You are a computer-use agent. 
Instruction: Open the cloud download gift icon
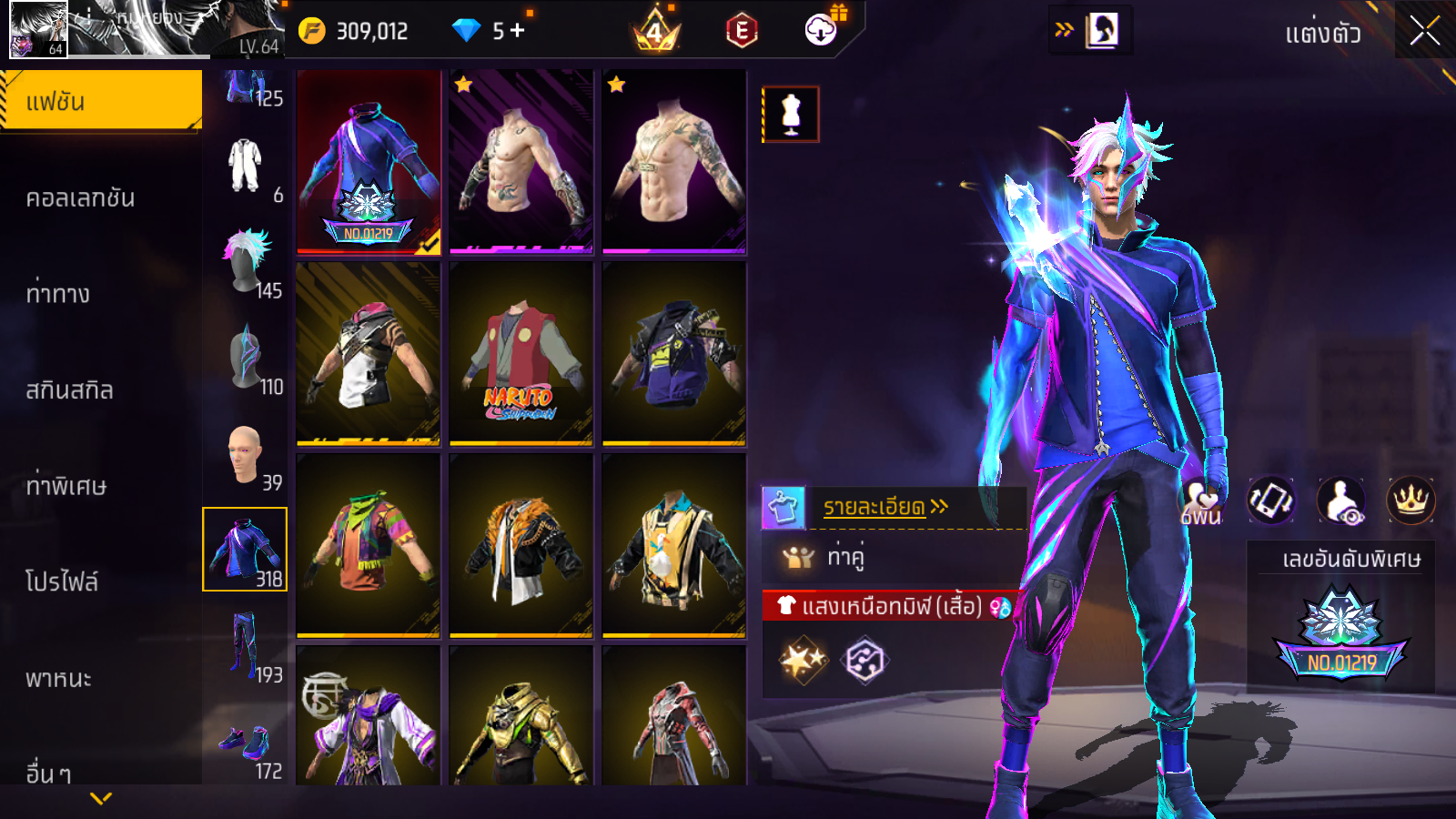pyautogui.click(x=822, y=30)
